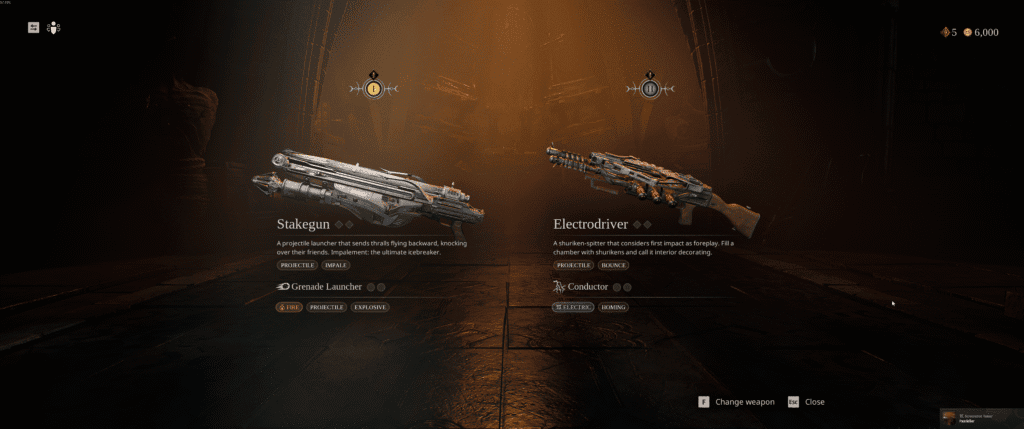Click the IMPALE tag under Stakegun
1024x429 pixels.
337,266
